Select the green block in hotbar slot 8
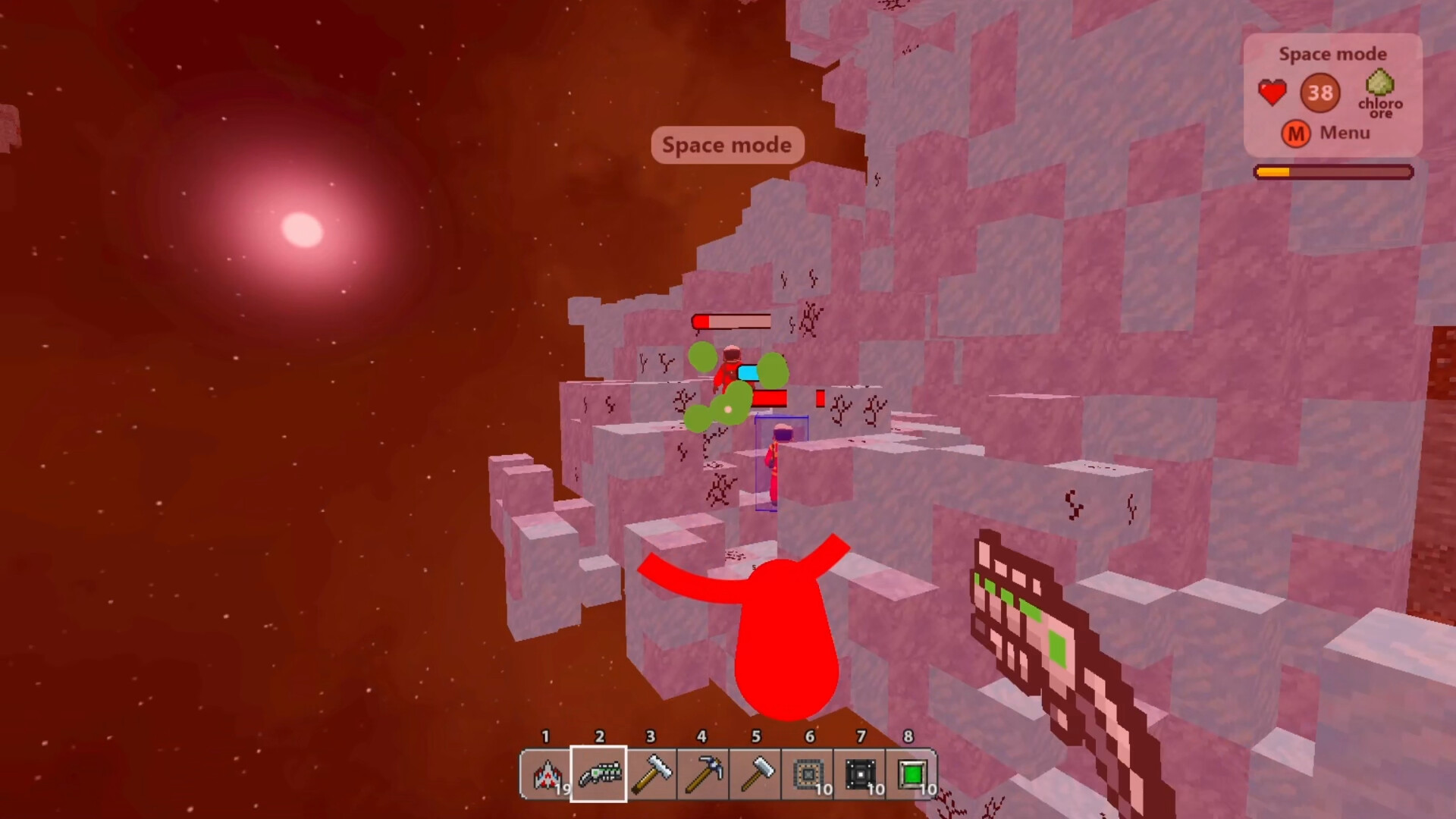 [911, 774]
